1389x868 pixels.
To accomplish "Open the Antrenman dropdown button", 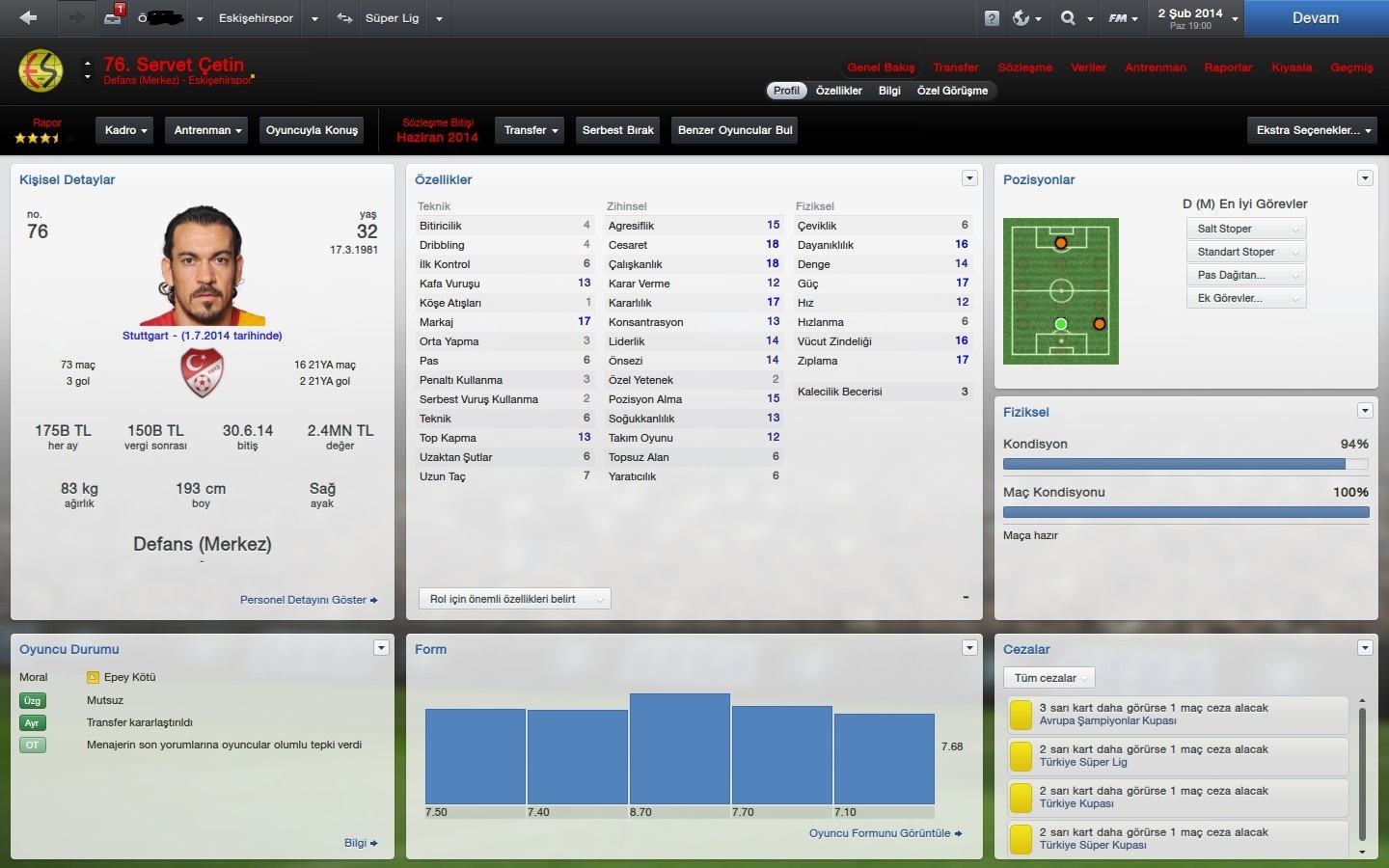I will click(x=207, y=130).
